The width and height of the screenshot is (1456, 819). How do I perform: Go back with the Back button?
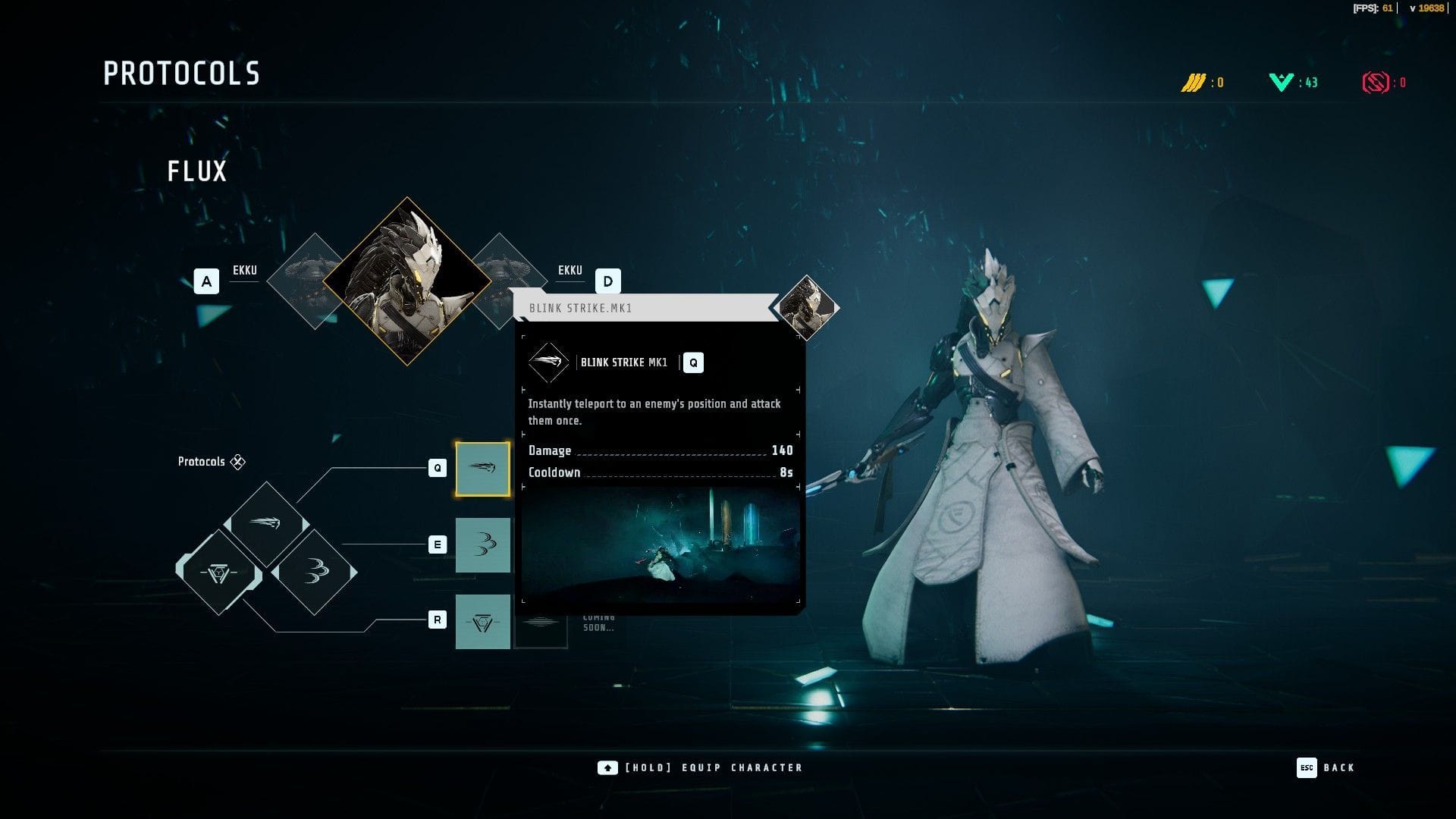click(1326, 767)
